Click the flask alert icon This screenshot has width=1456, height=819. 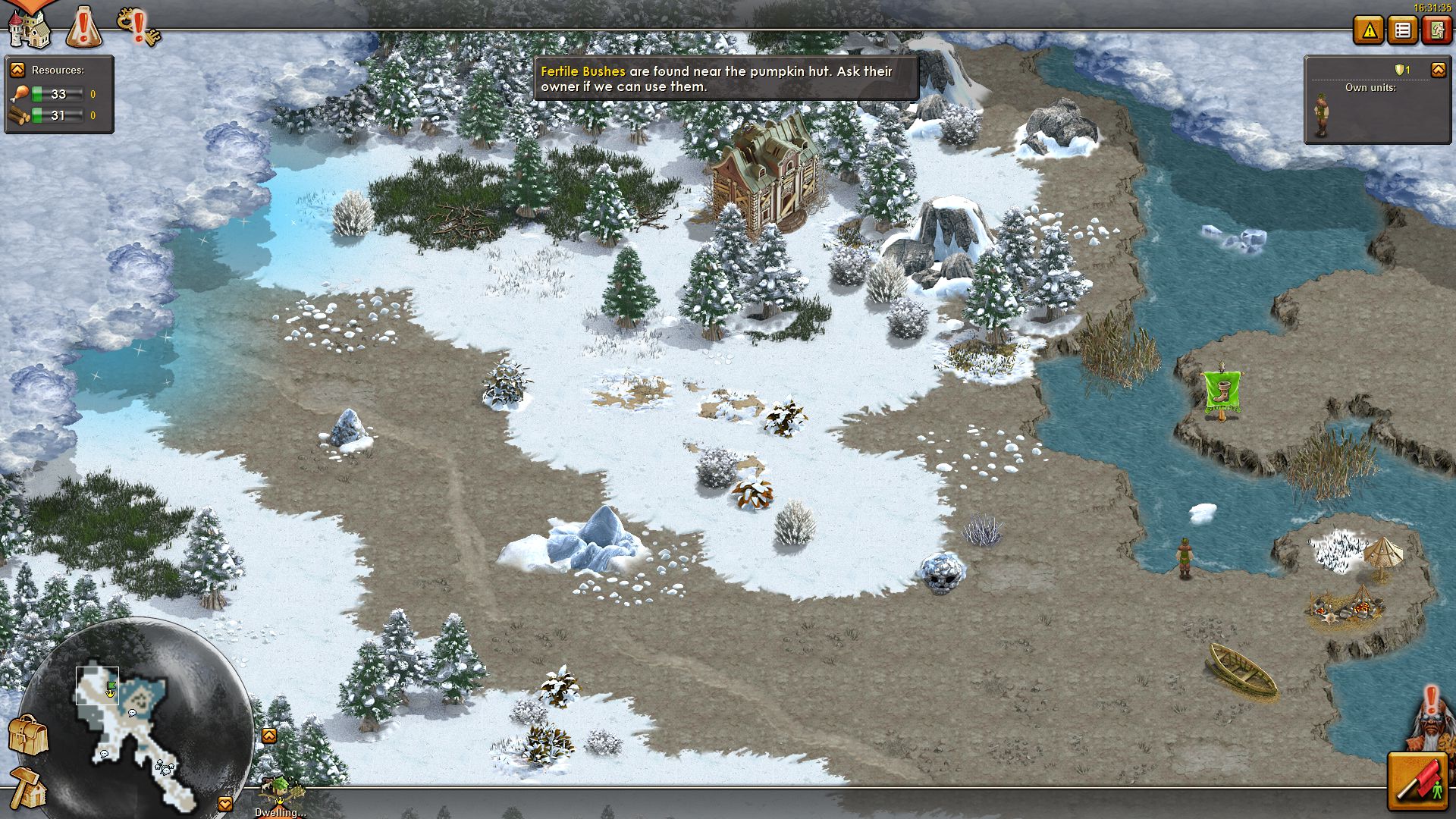click(84, 27)
